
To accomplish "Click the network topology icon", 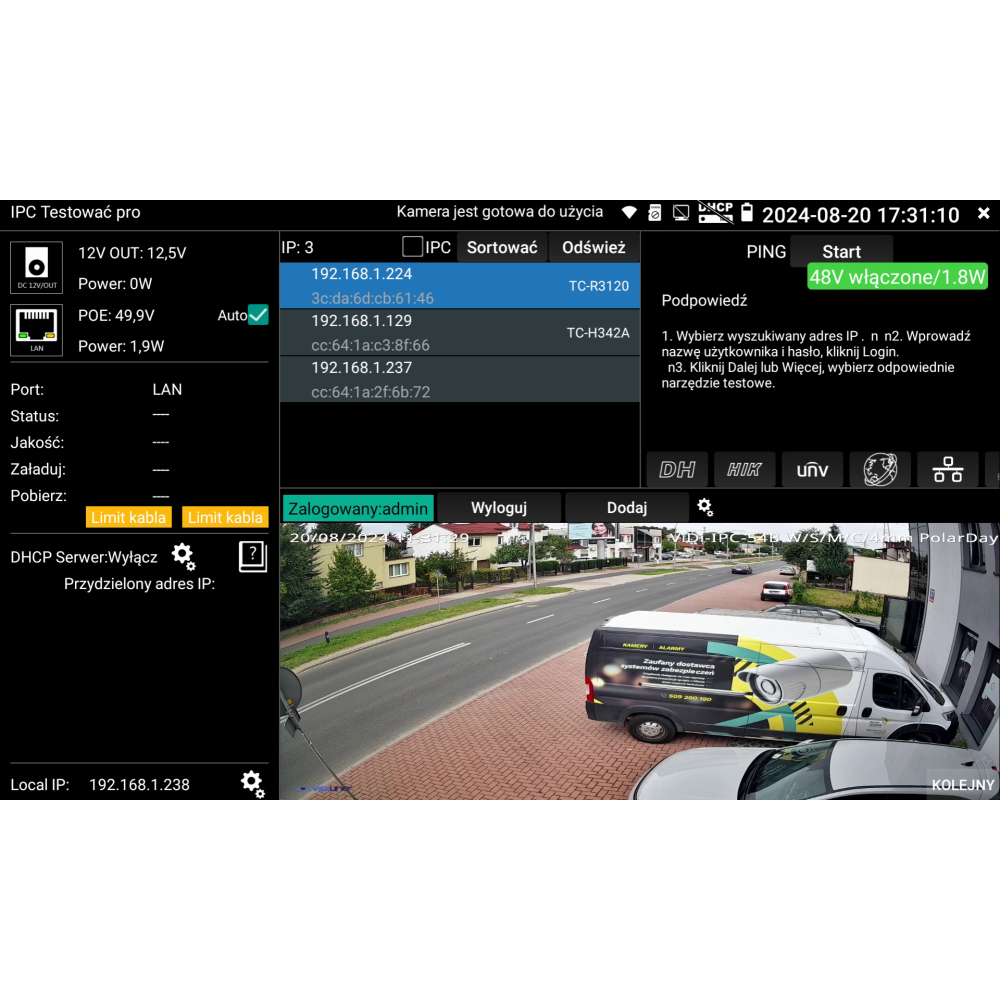I will tap(948, 470).
